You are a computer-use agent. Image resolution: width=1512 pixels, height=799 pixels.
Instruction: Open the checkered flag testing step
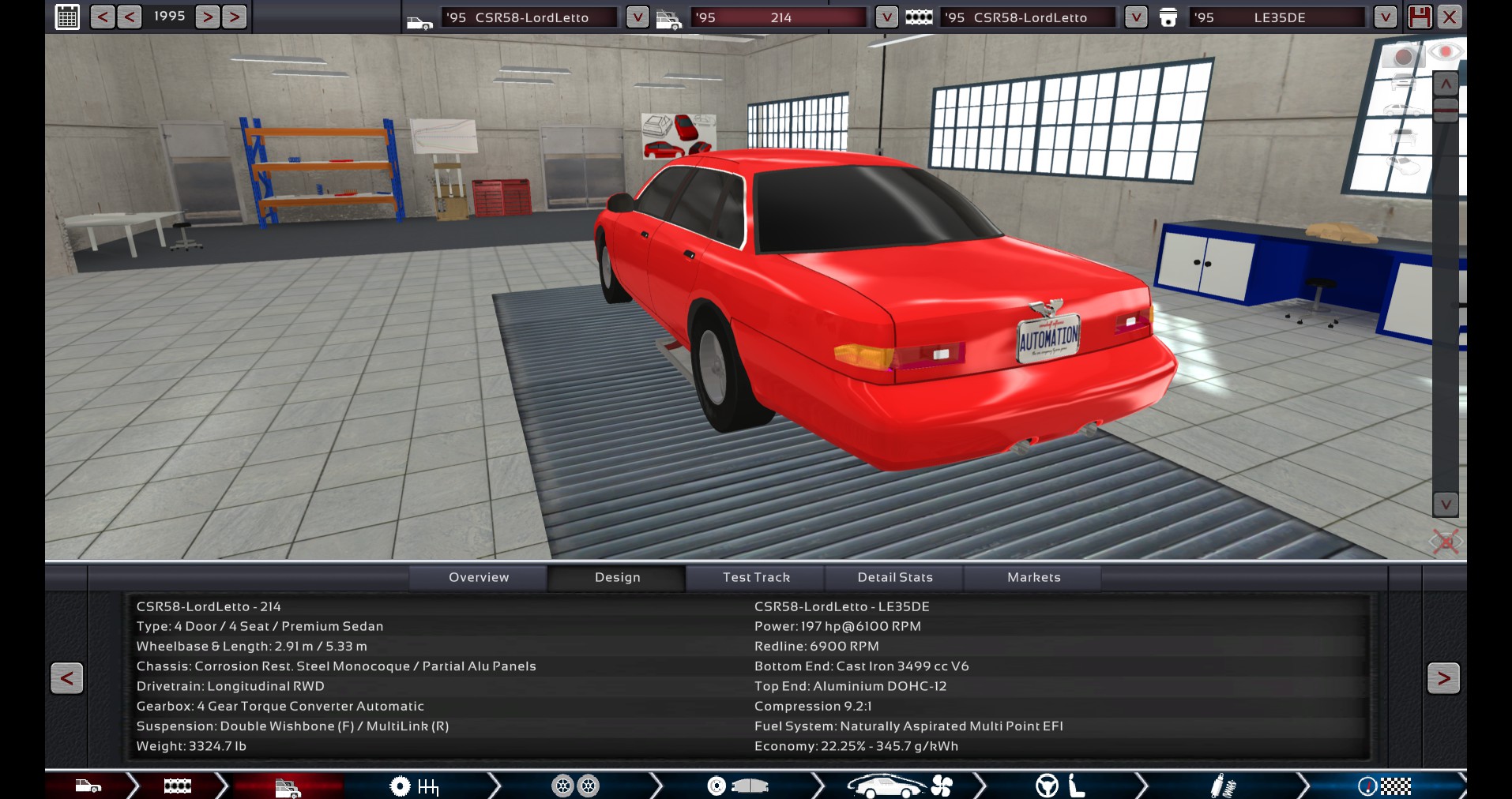(x=1384, y=786)
